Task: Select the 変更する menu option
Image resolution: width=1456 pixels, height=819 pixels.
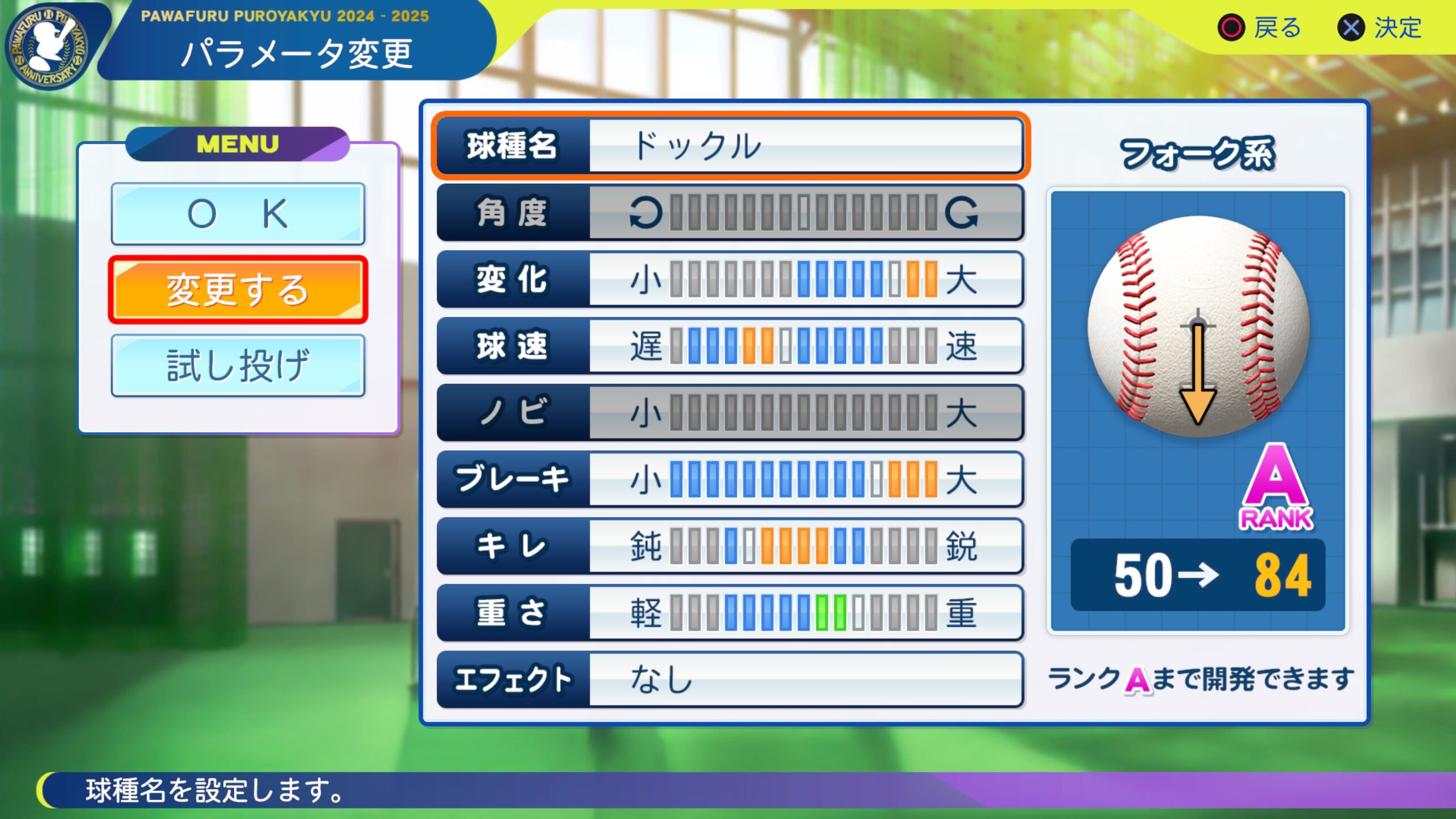Action: tap(238, 290)
